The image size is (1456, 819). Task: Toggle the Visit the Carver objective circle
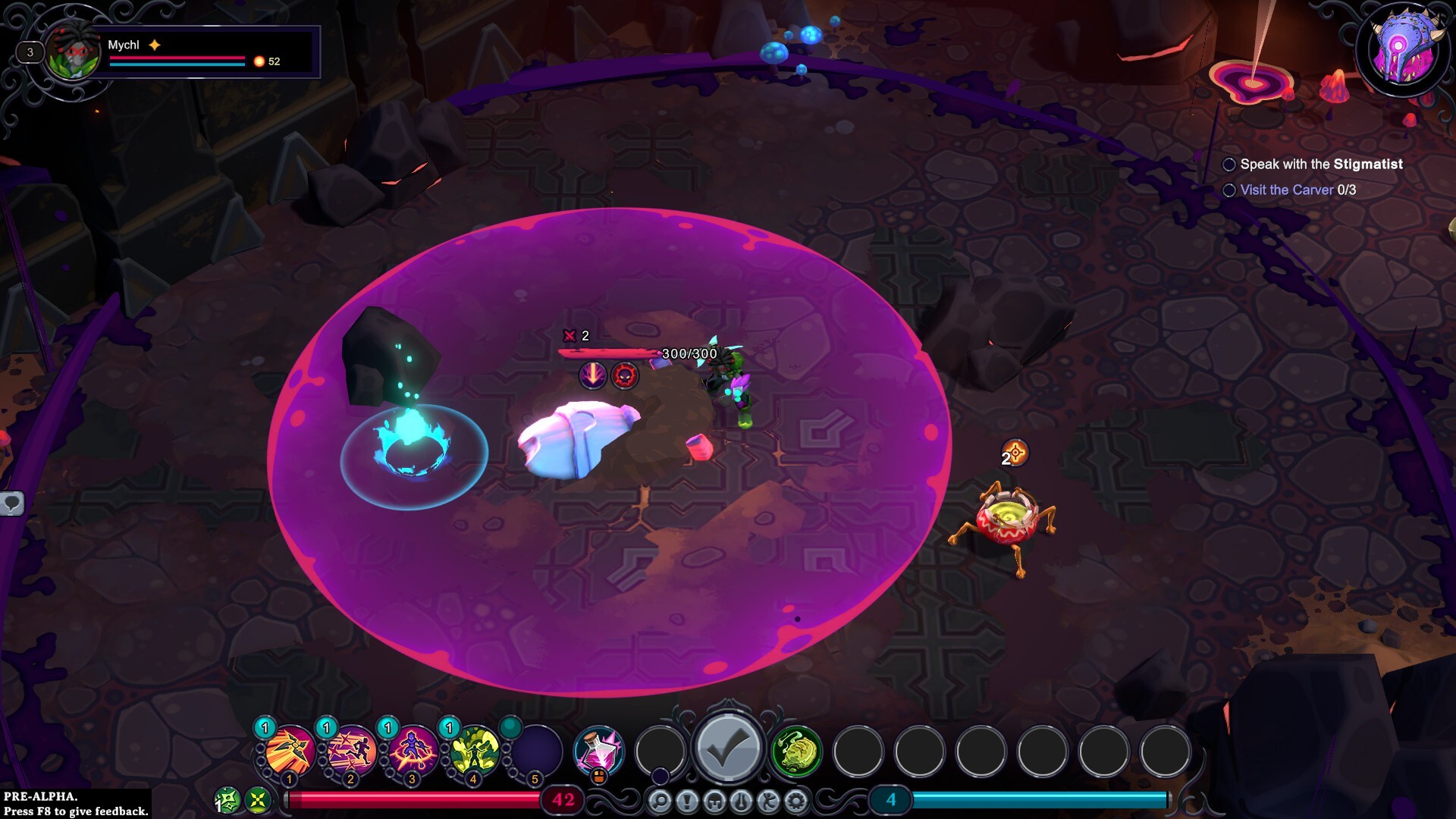coord(1230,190)
